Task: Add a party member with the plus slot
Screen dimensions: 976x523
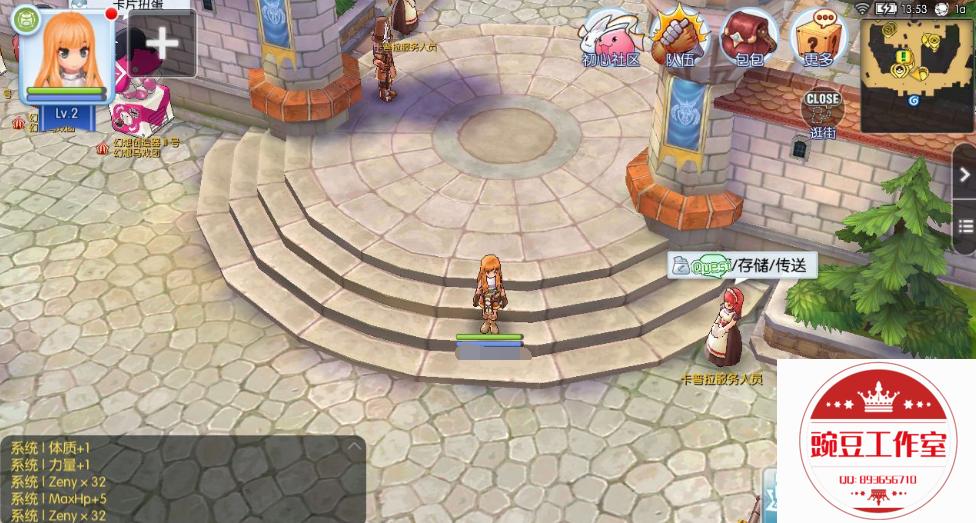Action: [162, 43]
